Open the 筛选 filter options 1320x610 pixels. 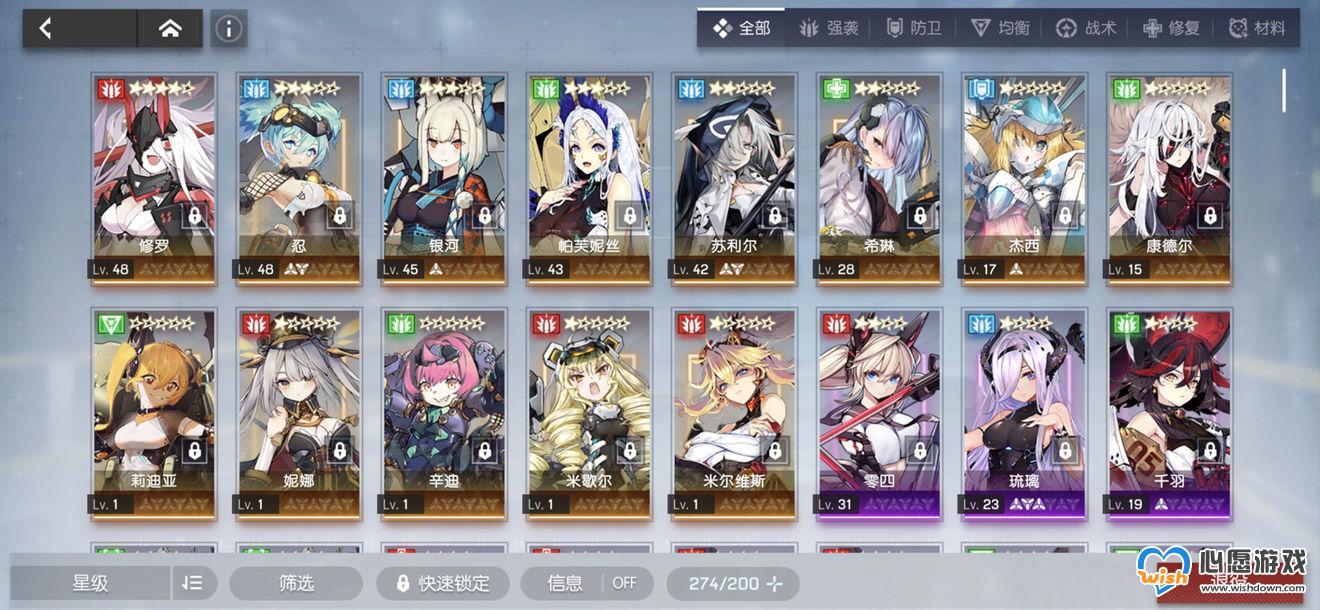(296, 583)
